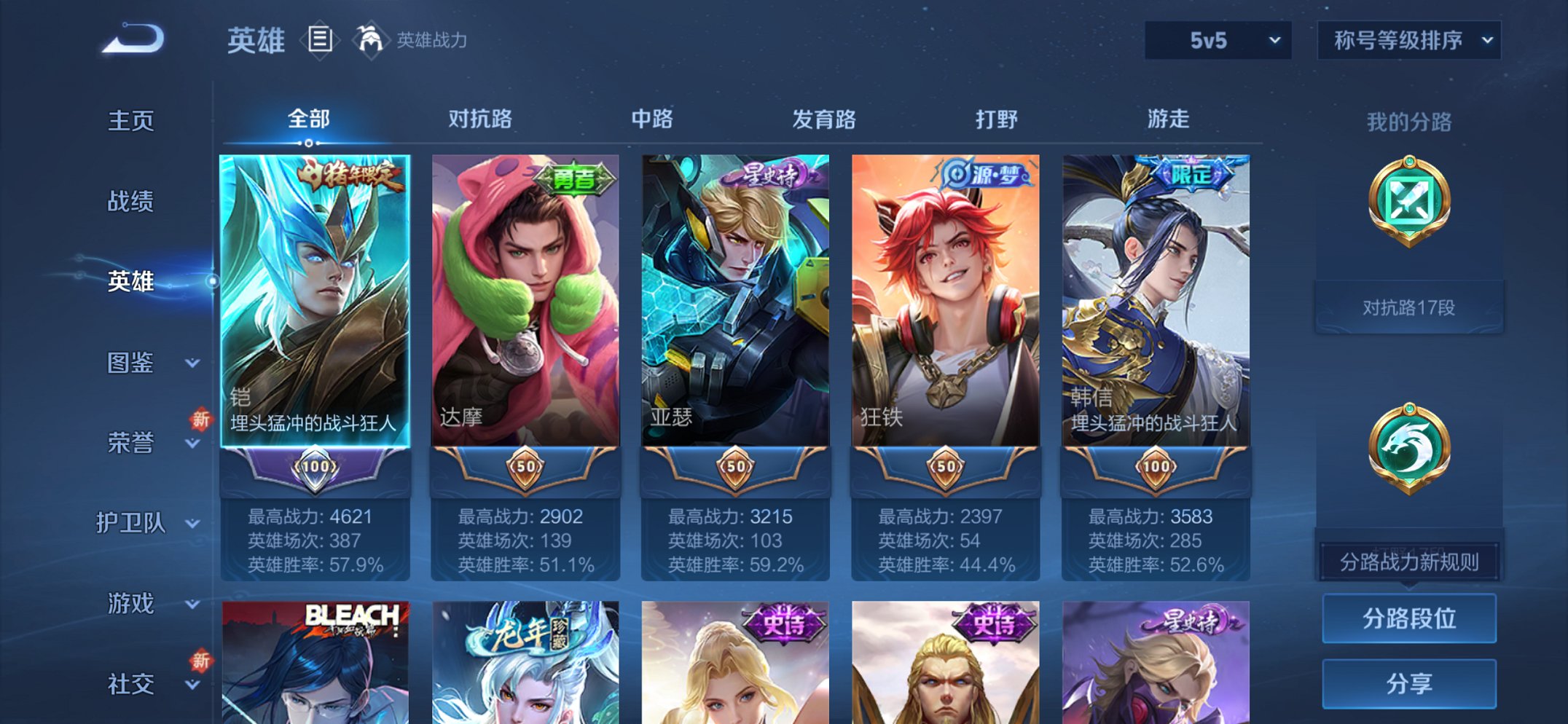Select the 英雄战力 helmet icon

click(x=372, y=40)
